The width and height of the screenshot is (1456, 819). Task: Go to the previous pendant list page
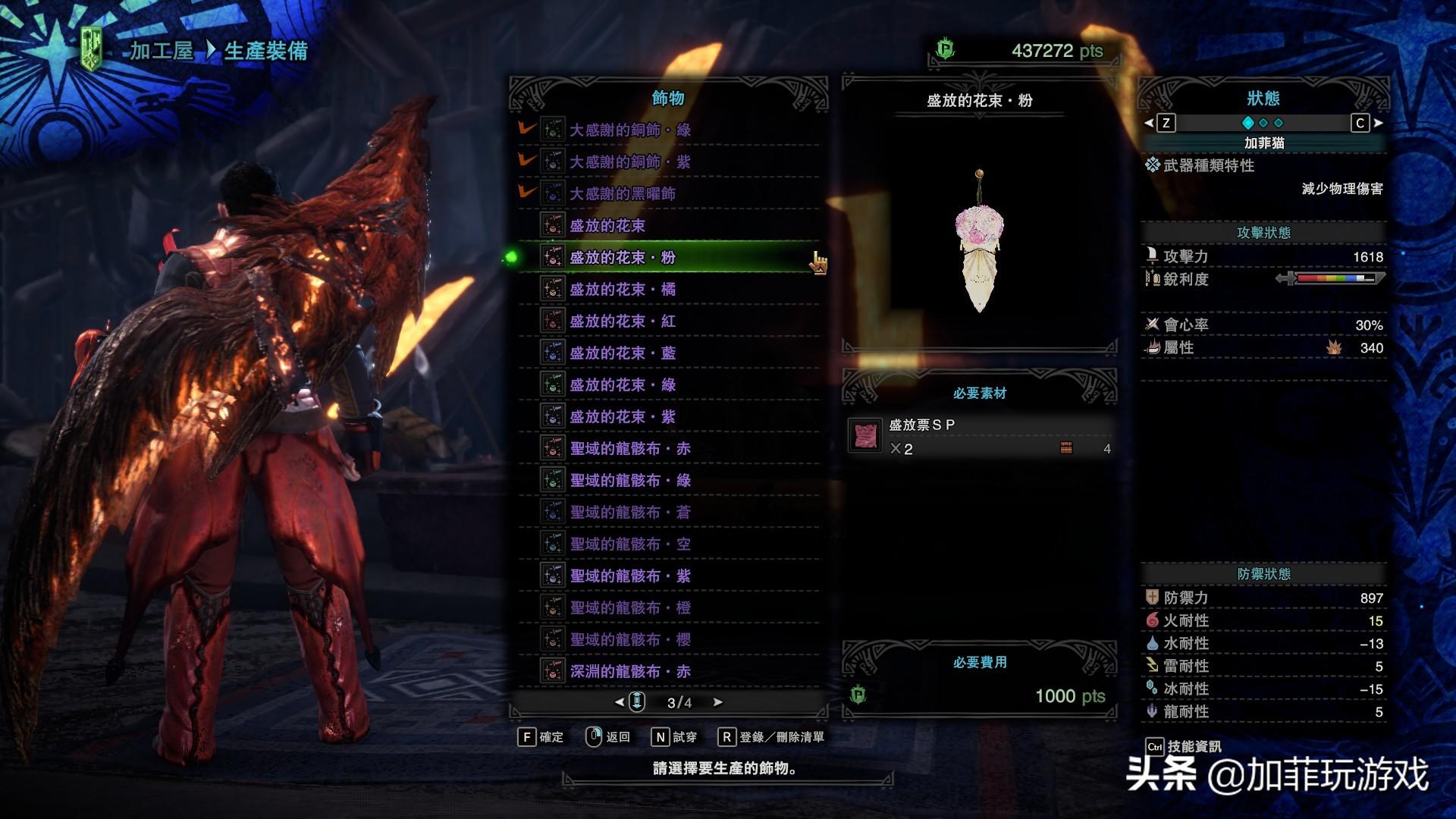click(x=620, y=702)
